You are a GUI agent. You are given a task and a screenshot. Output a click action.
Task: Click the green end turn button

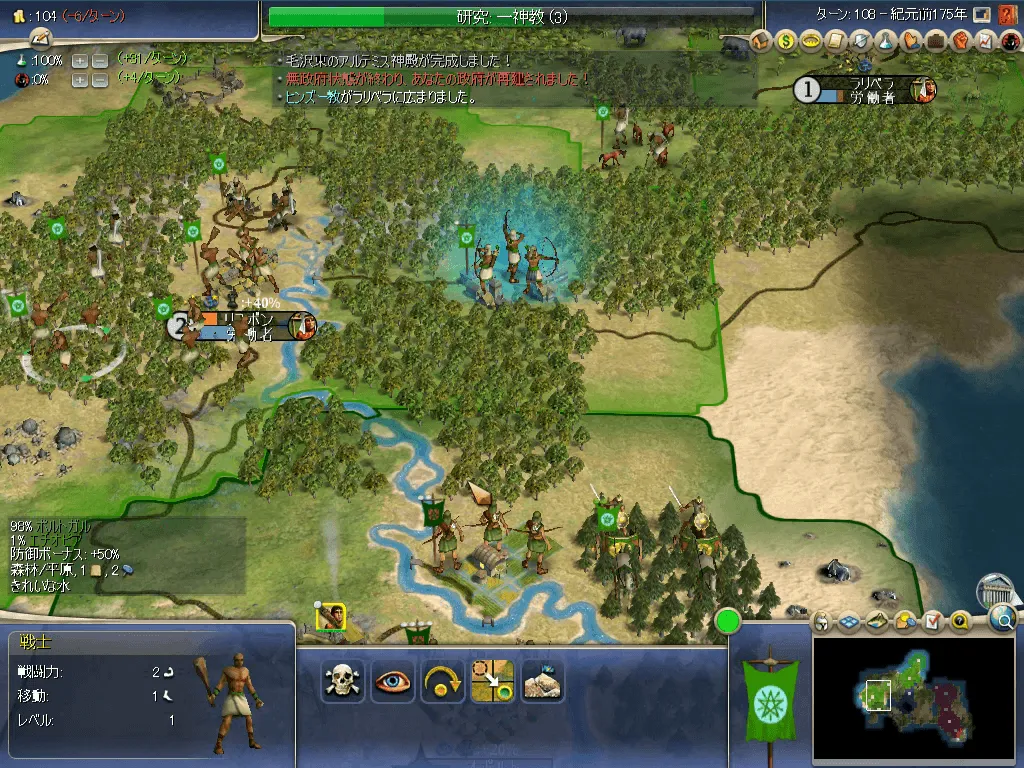coord(727,621)
